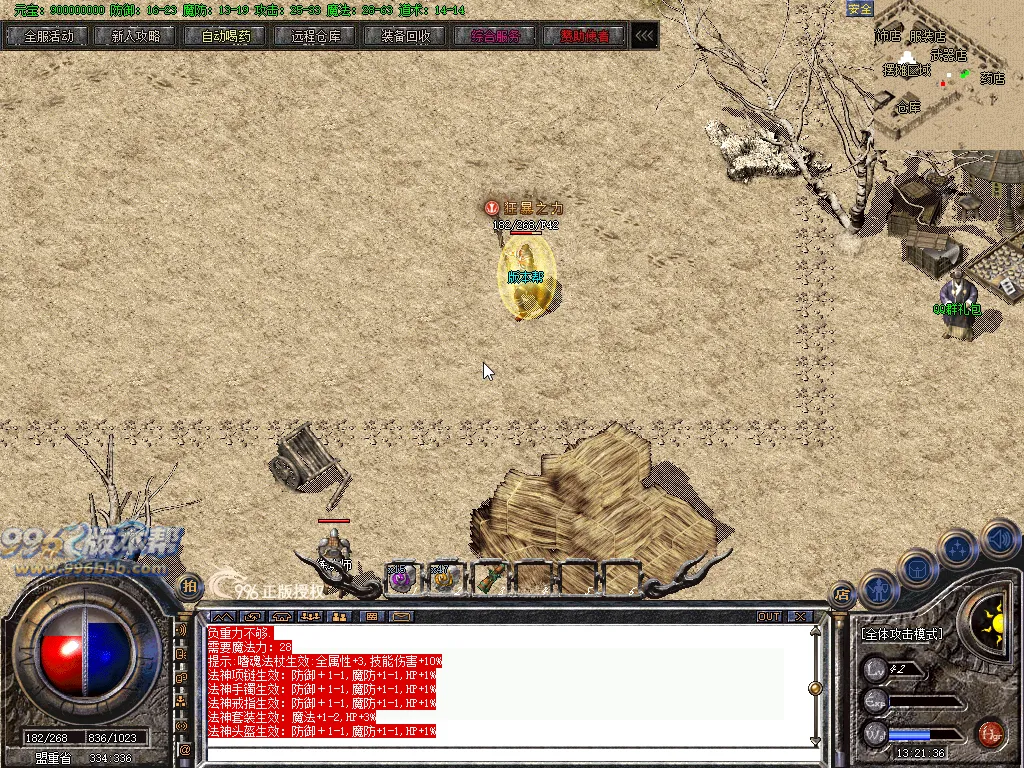Open the 新人攻略 newcomer guide
Image resolution: width=1024 pixels, height=768 pixels.
click(x=137, y=36)
